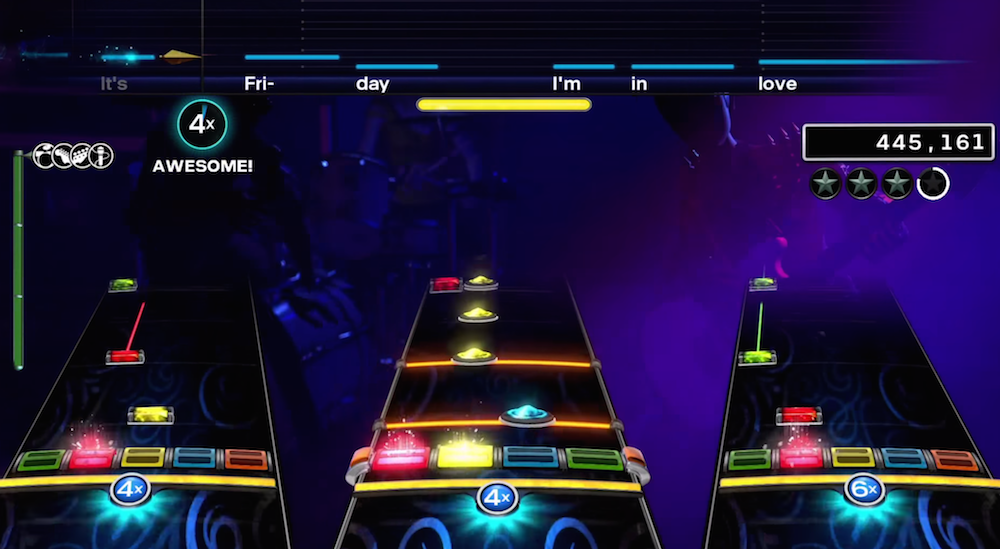Hit the red drum pad target

[x=401, y=457]
